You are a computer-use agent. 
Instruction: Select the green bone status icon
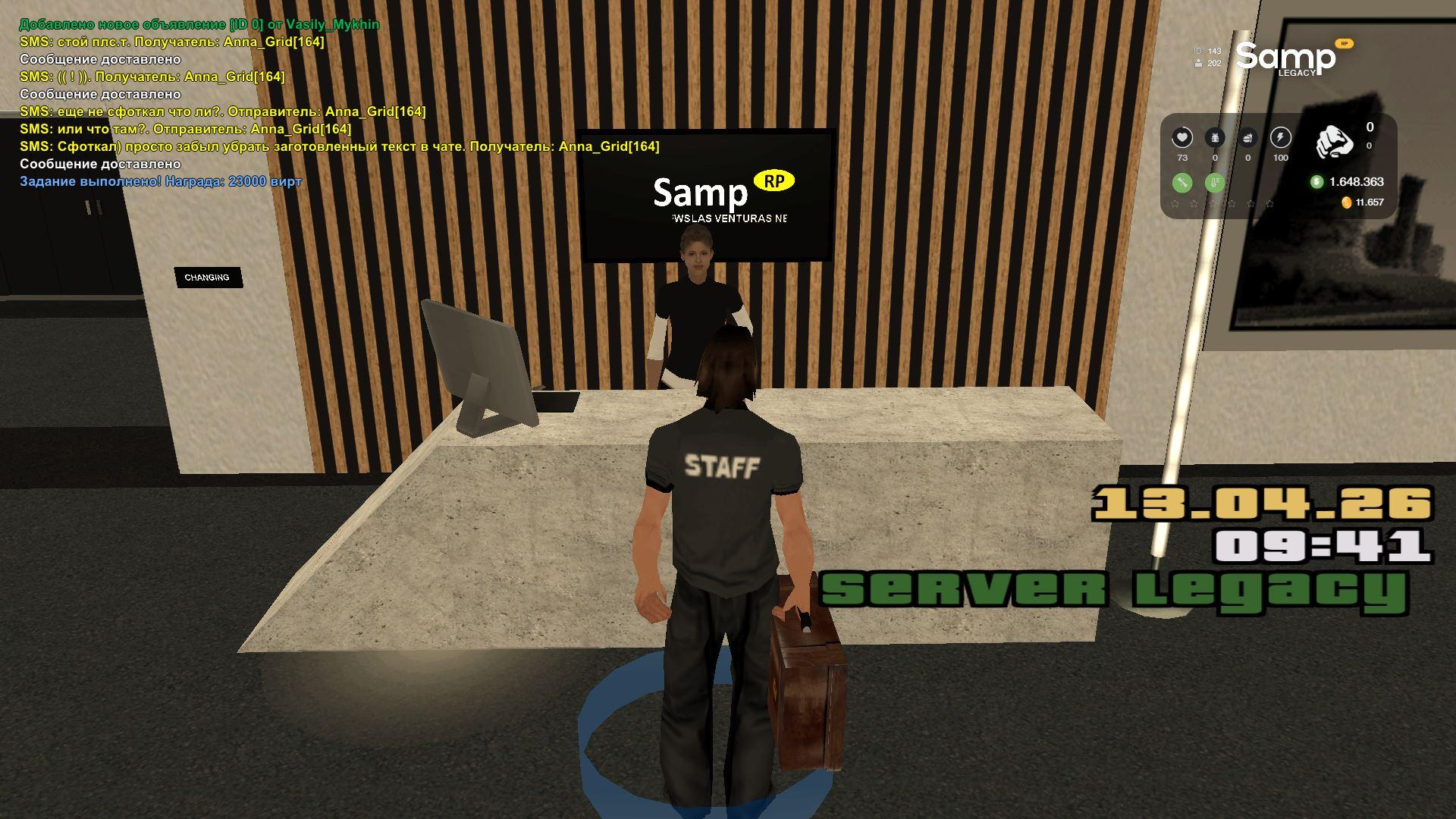1182,183
